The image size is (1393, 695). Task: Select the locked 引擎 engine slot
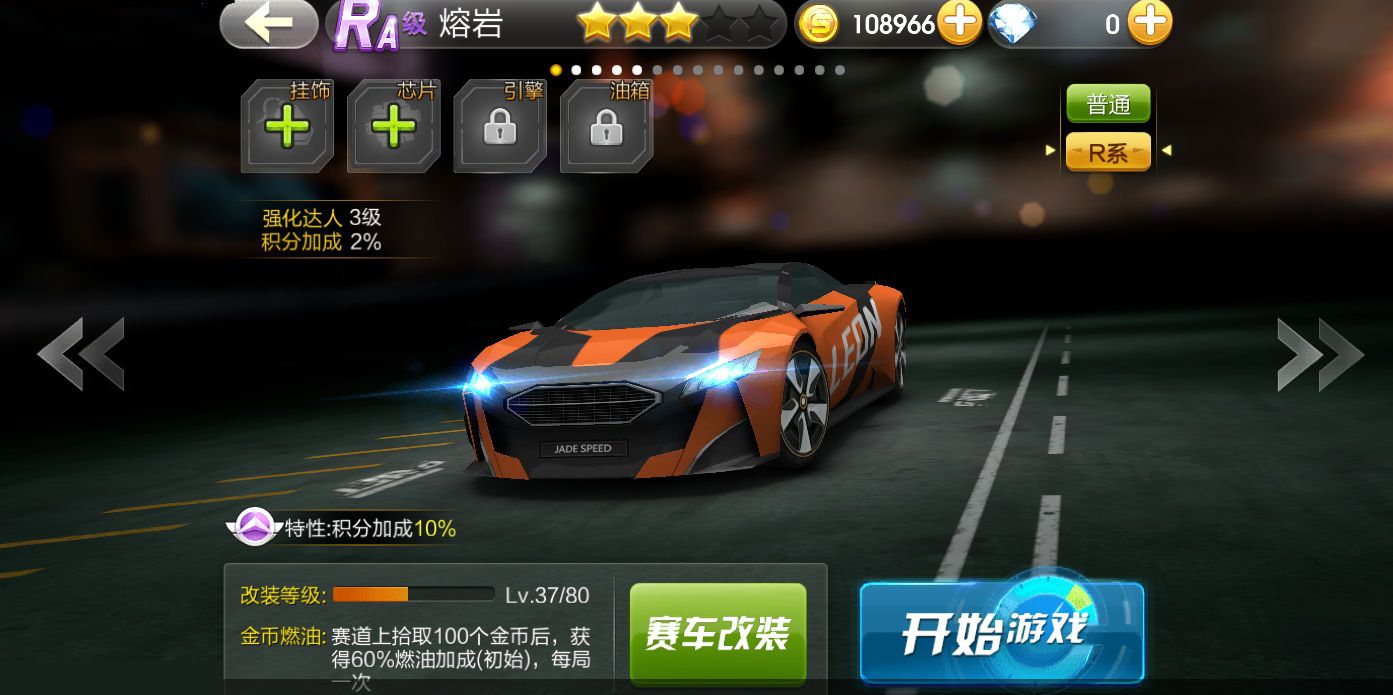tap(500, 127)
